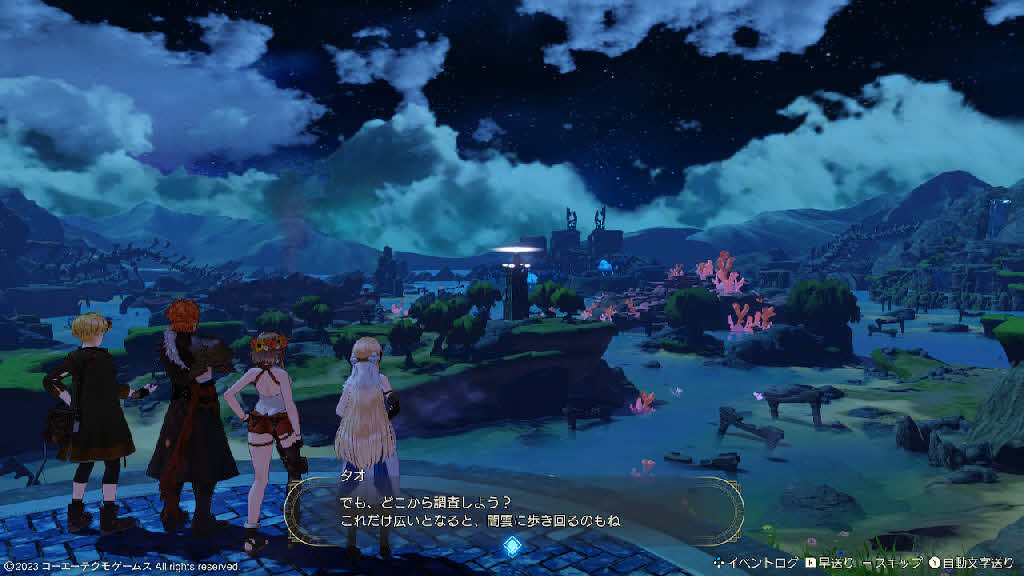
Task: Advance dialogue with the blue diamond indicator
Action: 512,545
